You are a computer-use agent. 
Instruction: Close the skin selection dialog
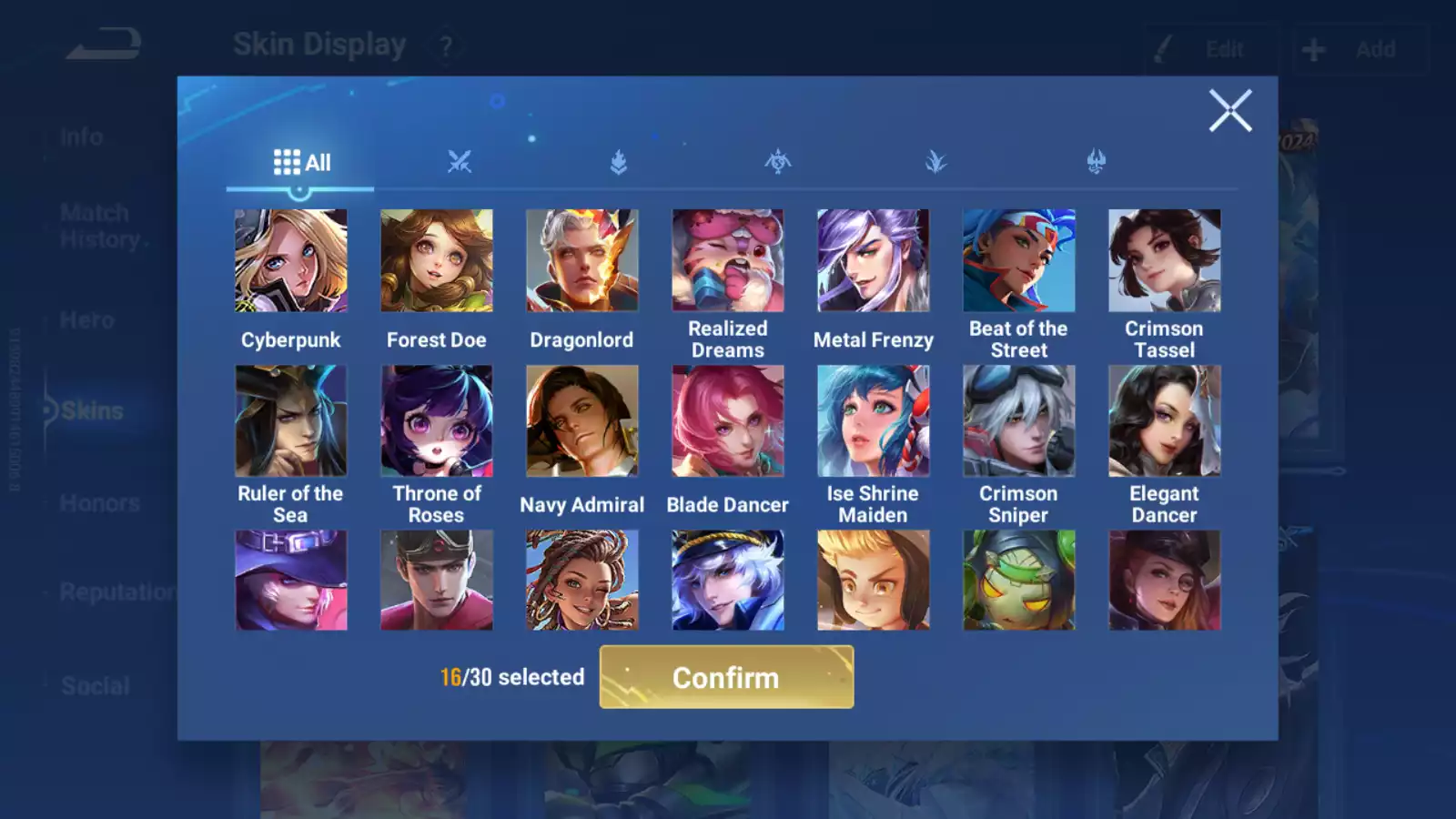[1230, 111]
